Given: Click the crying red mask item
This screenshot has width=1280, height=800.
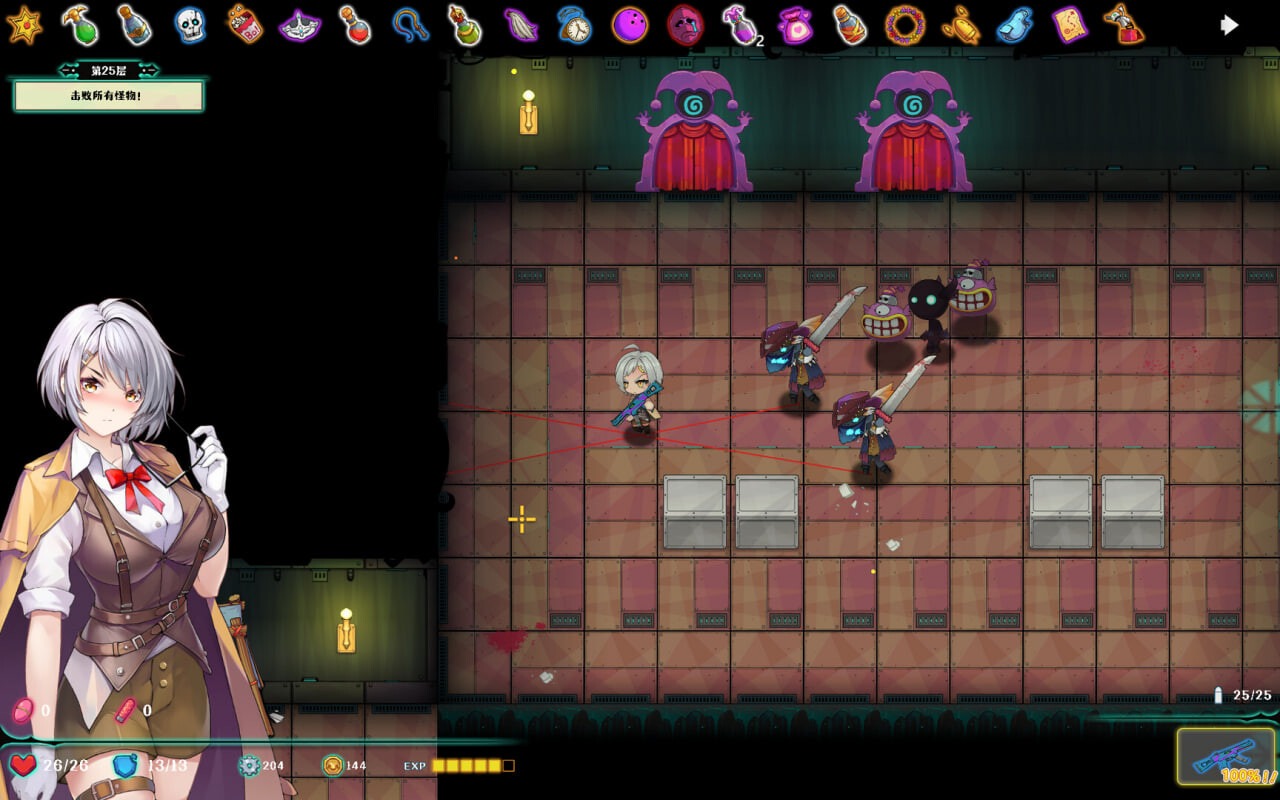Looking at the screenshot, I should [x=685, y=25].
